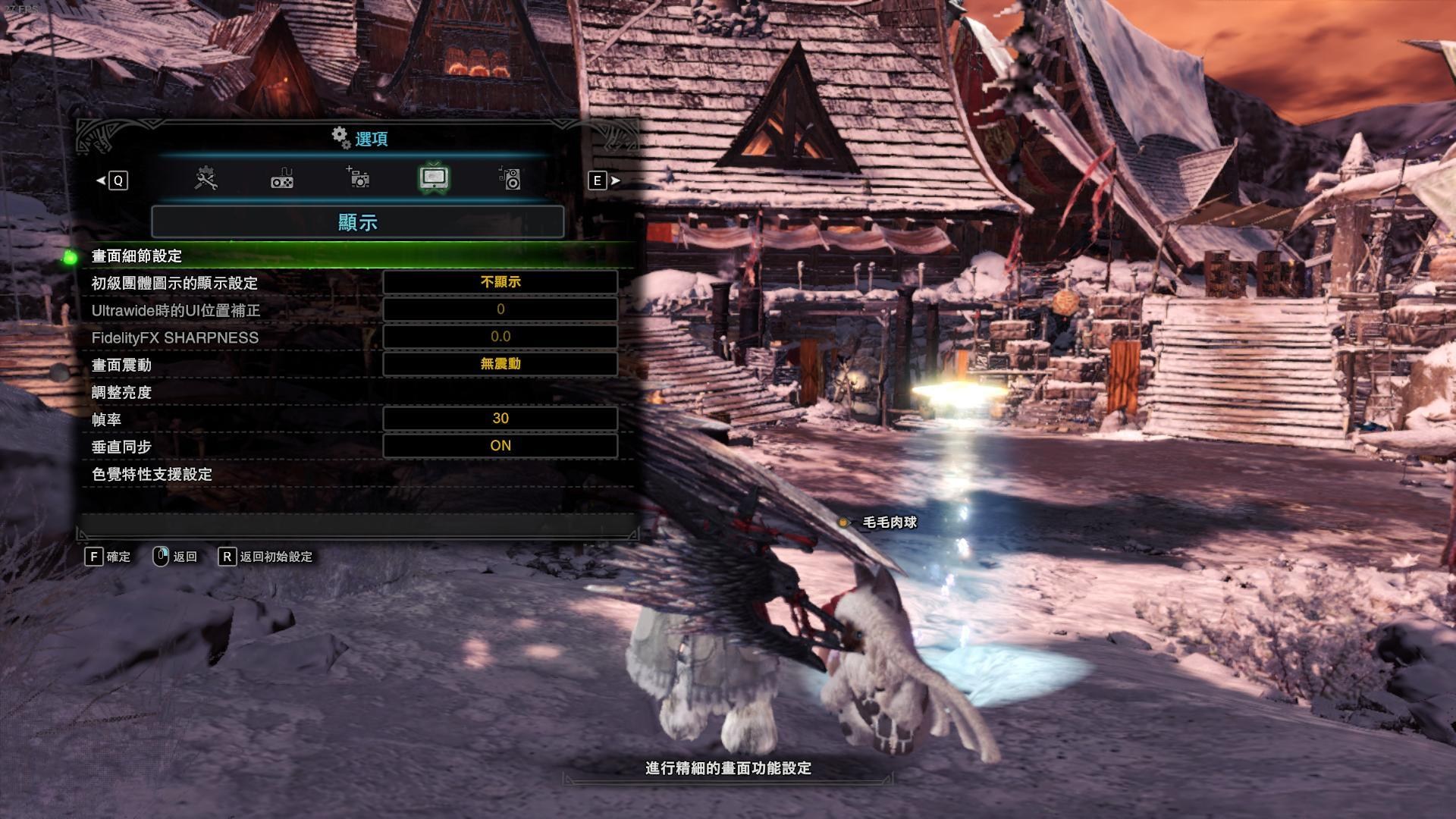
Task: Switch to the game controller tab
Action: [282, 179]
